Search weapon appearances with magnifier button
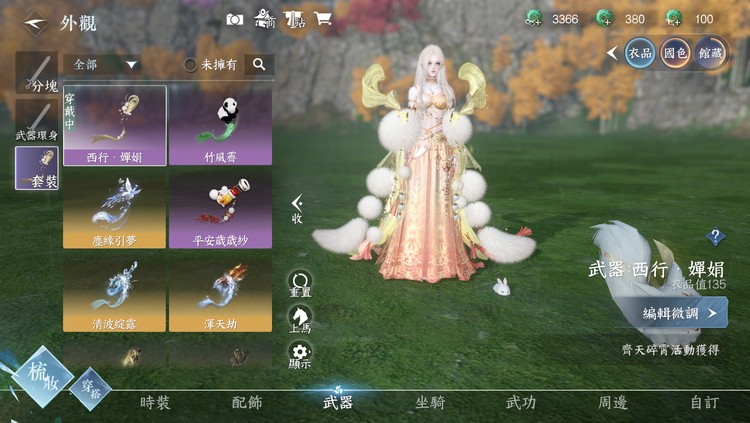Image resolution: width=750 pixels, height=423 pixels. [259, 64]
